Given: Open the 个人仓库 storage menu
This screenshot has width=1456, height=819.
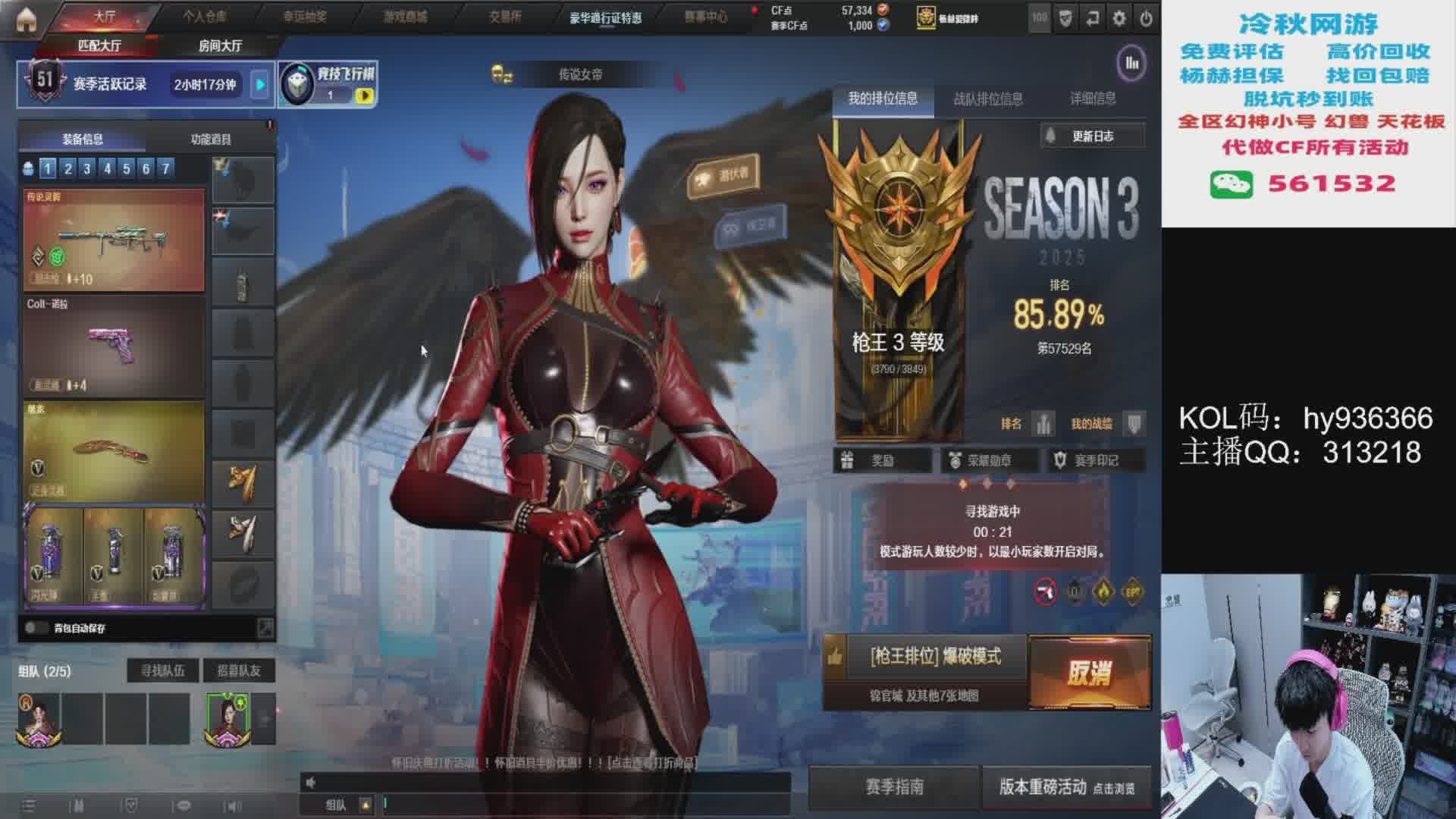Looking at the screenshot, I should (205, 16).
